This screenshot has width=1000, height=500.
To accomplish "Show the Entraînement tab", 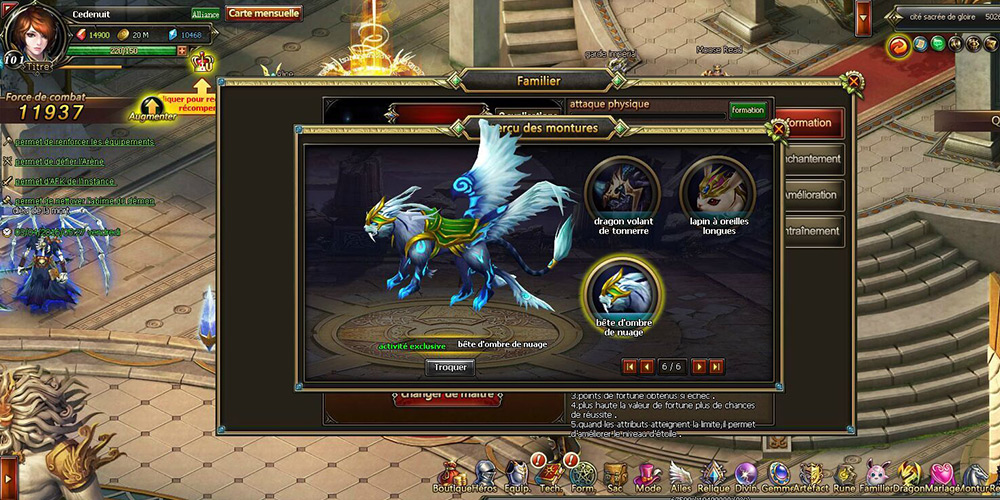I will (810, 231).
